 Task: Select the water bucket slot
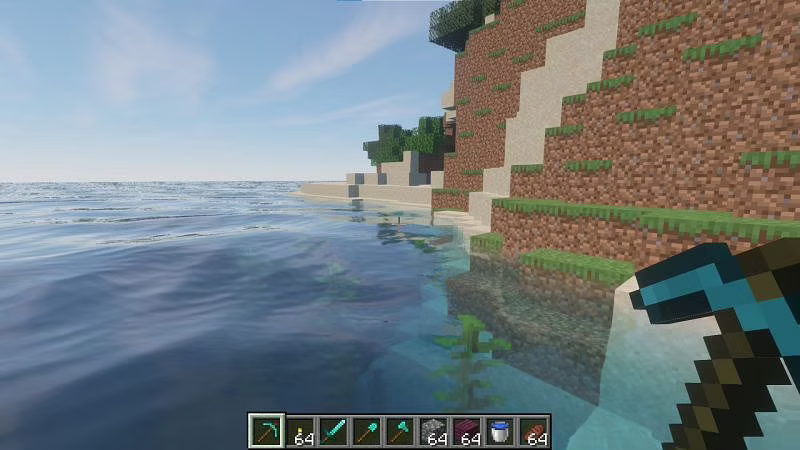point(499,431)
